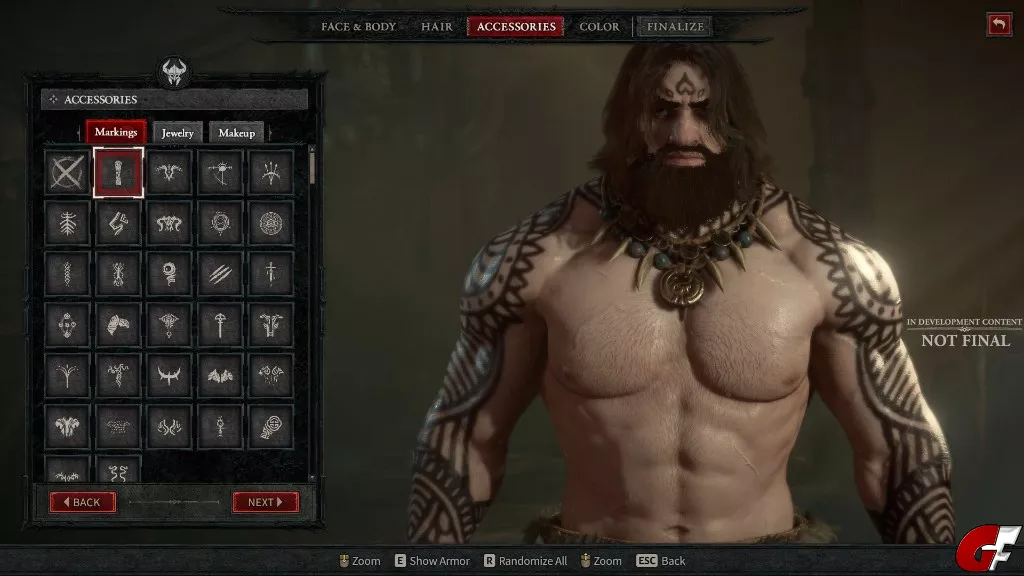Click the markings list scrollbar
This screenshot has height=576, width=1024.
pyautogui.click(x=313, y=166)
